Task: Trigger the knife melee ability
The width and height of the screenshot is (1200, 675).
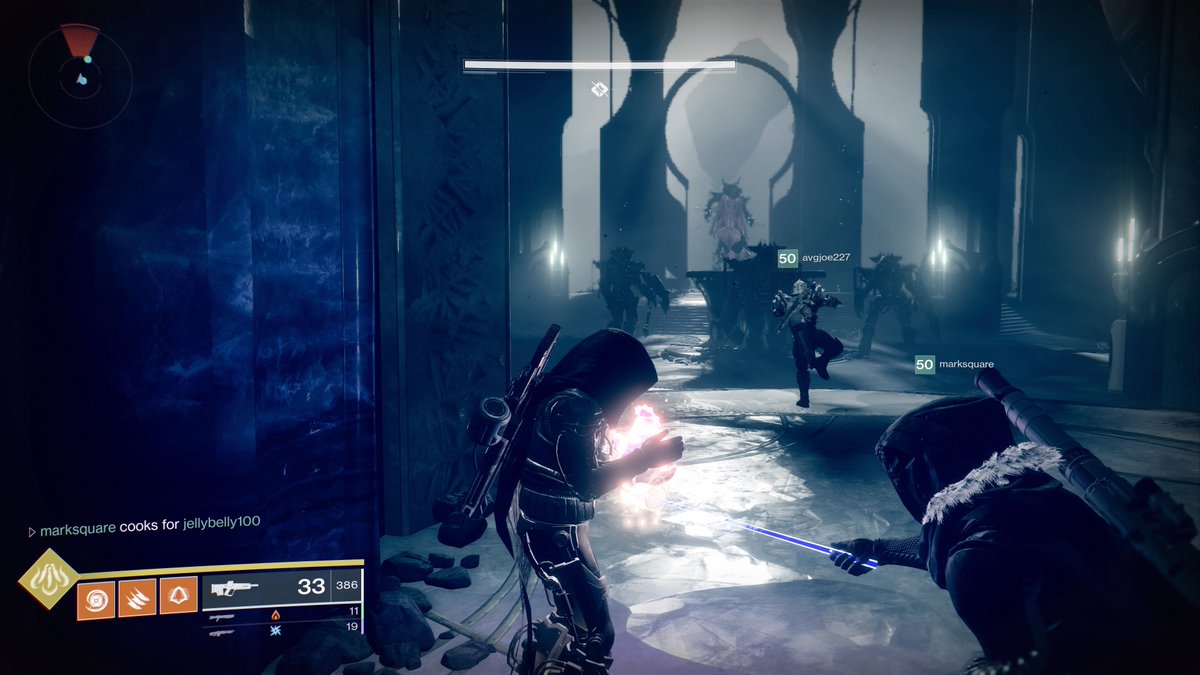Action: [137, 599]
